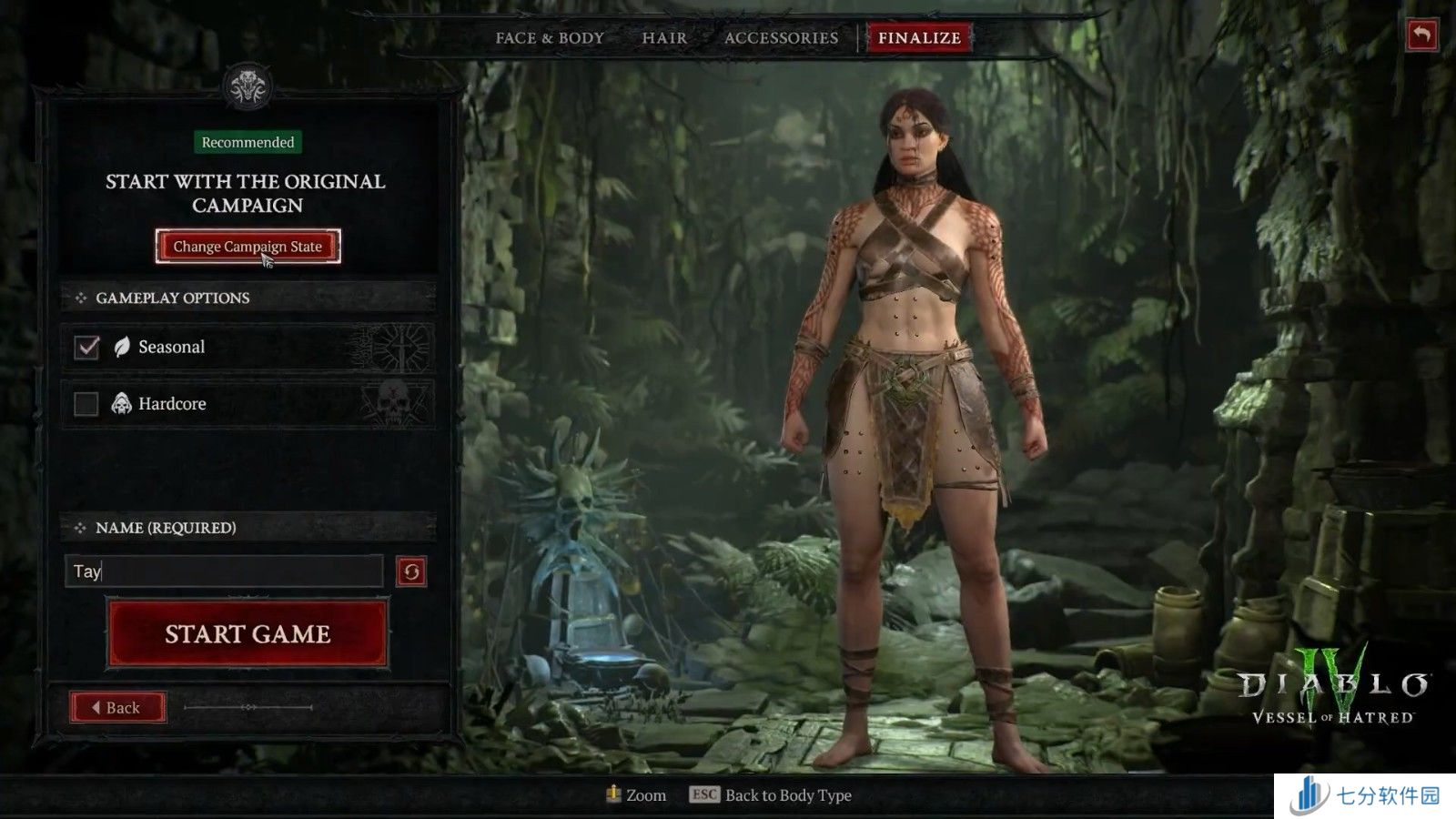The image size is (1456, 819).
Task: Enable the Hardcore checkbox
Action: click(86, 403)
